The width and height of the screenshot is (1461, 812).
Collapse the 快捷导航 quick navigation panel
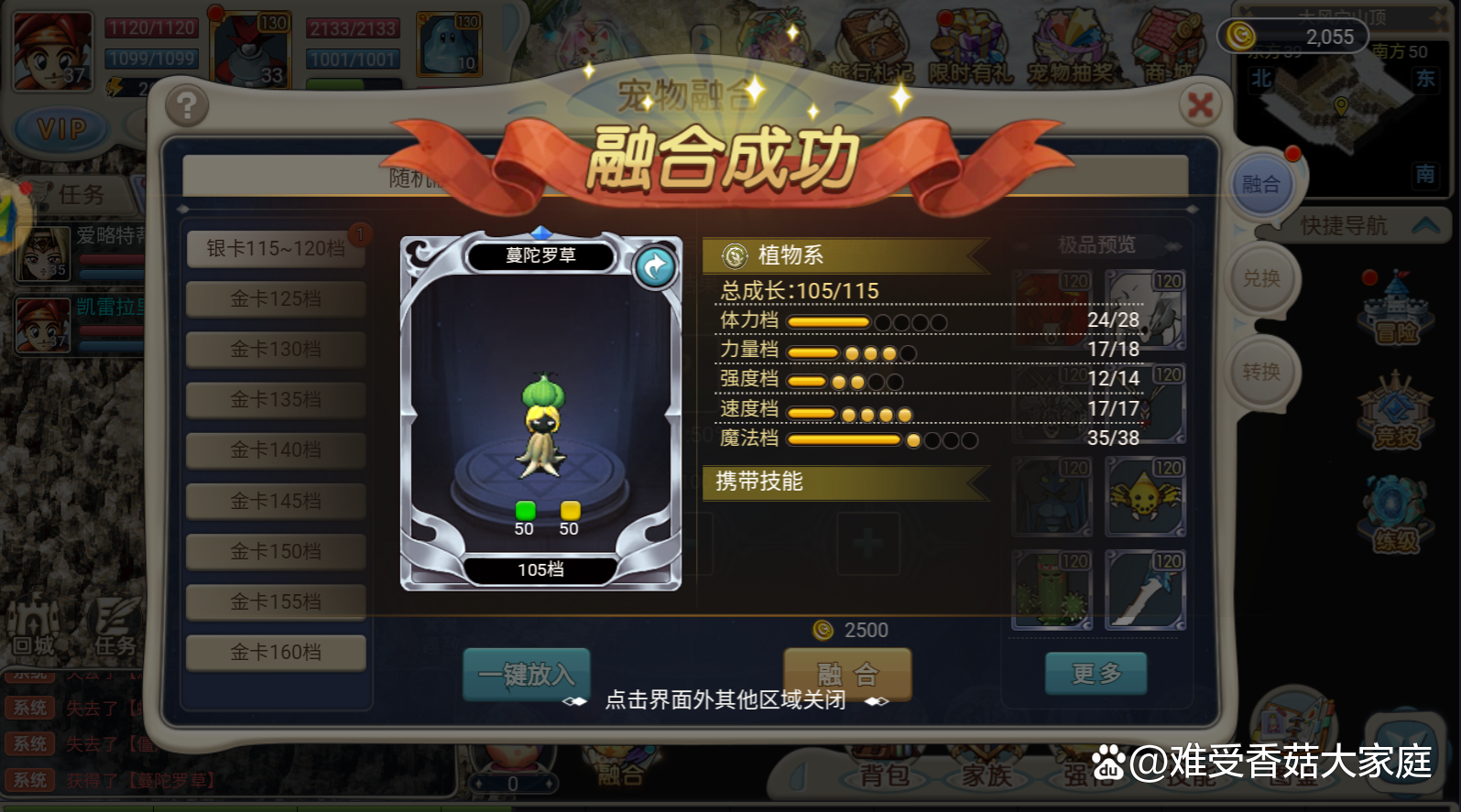(x=1428, y=225)
